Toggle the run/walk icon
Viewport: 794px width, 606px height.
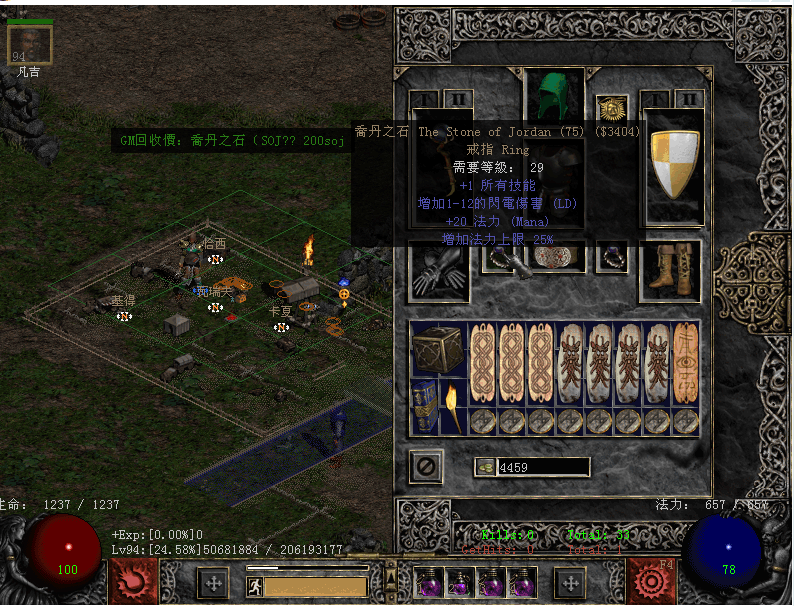click(x=254, y=586)
